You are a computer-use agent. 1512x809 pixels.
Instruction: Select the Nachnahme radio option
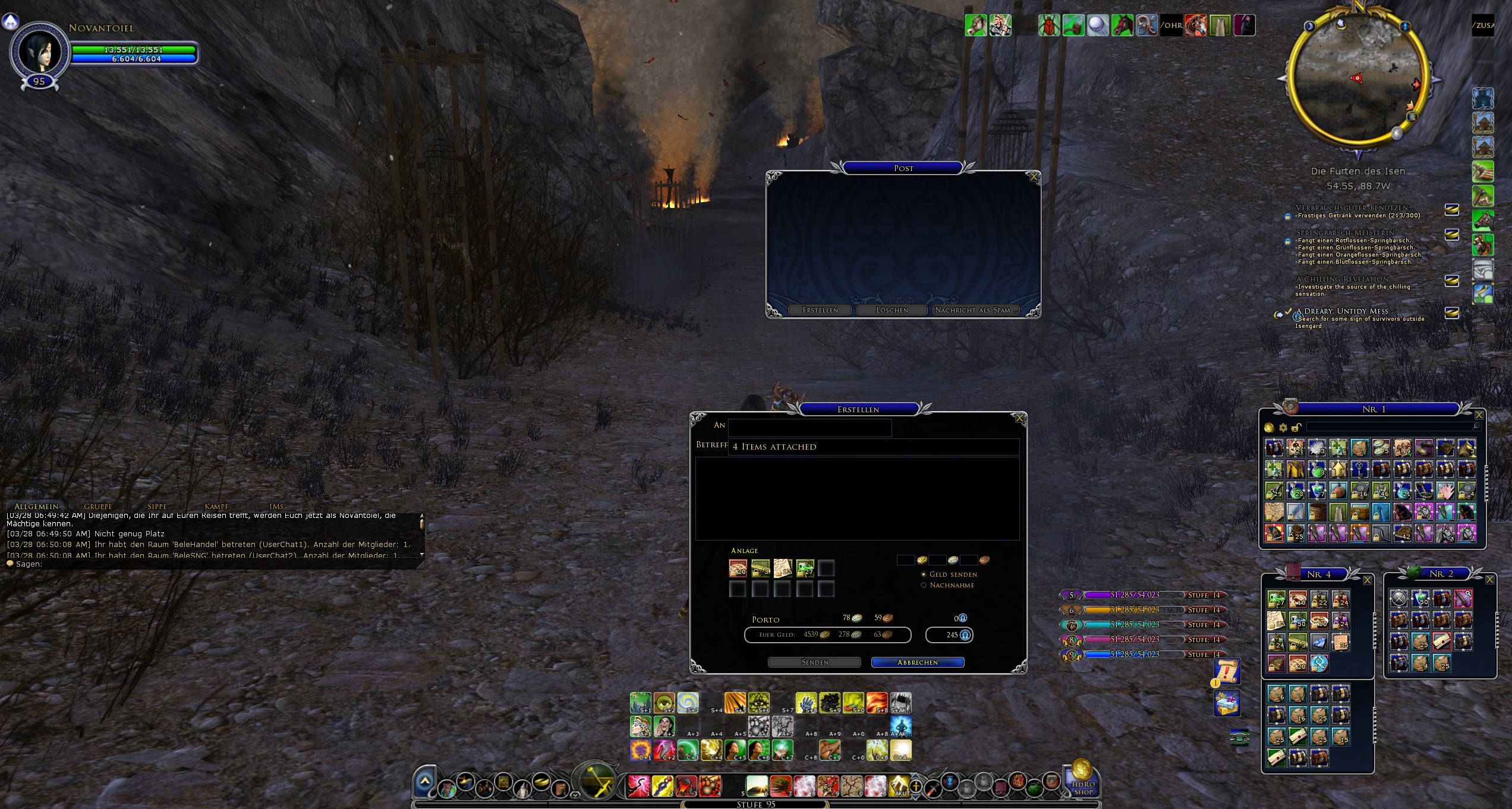point(924,585)
